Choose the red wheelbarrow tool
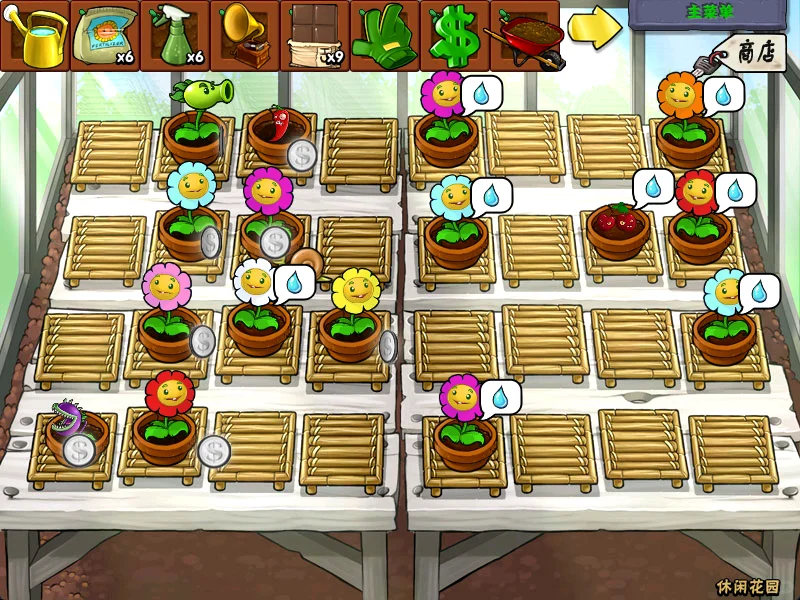Viewport: 800px width, 600px height. coord(525,35)
